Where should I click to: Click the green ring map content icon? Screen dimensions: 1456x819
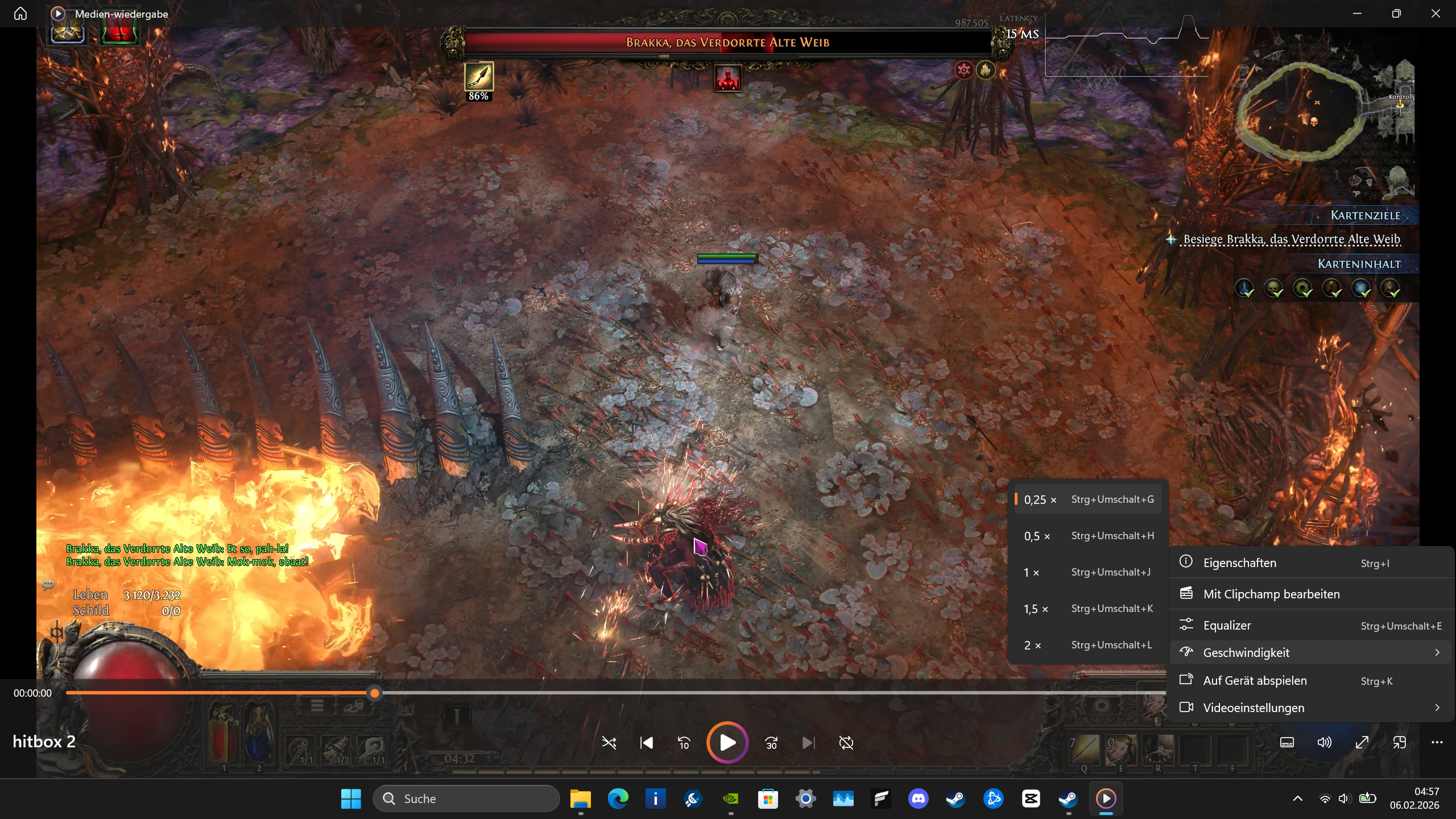pos(1302,288)
